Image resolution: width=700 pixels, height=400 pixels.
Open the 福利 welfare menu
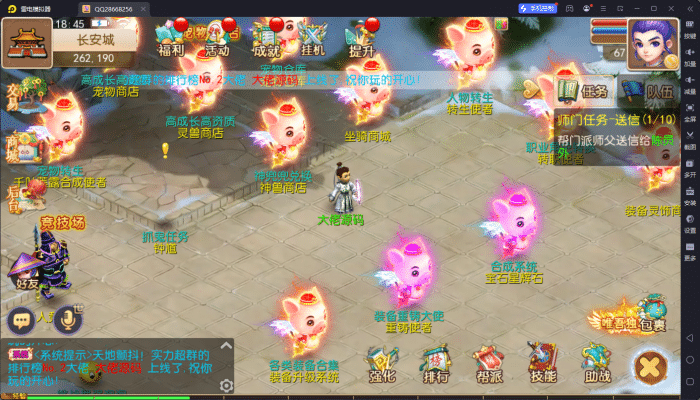coord(169,38)
